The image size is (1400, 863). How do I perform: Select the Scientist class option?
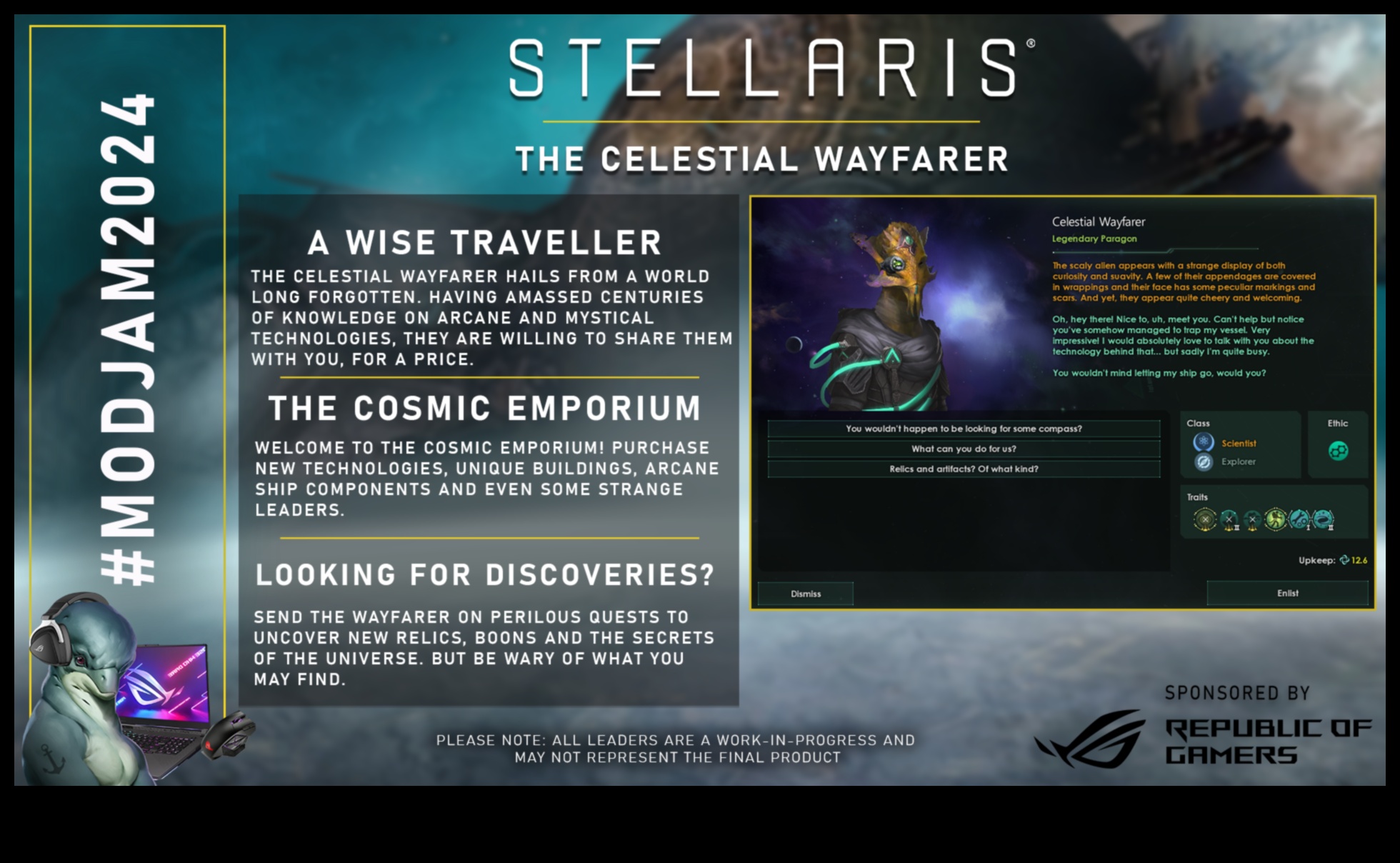(x=1239, y=444)
